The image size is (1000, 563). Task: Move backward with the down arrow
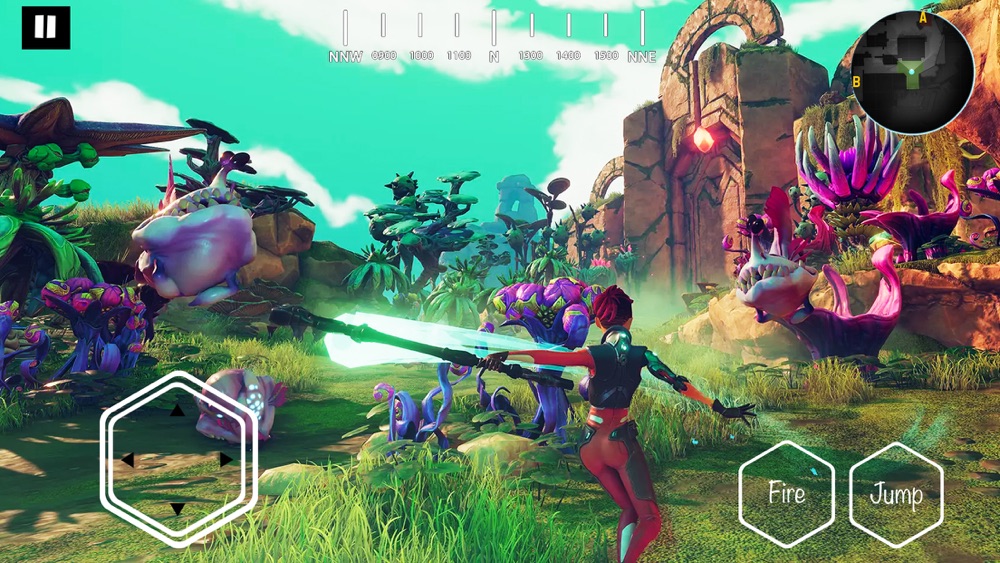click(178, 509)
